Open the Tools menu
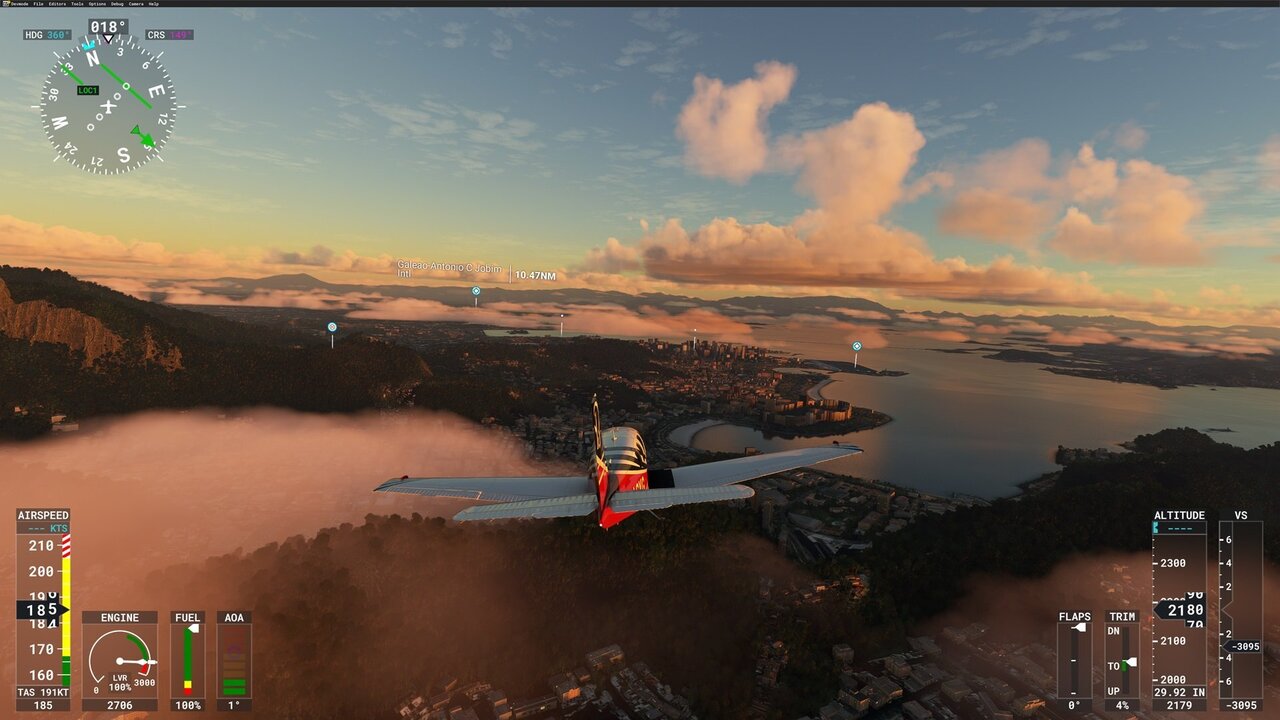Image resolution: width=1280 pixels, height=720 pixels. [x=77, y=4]
